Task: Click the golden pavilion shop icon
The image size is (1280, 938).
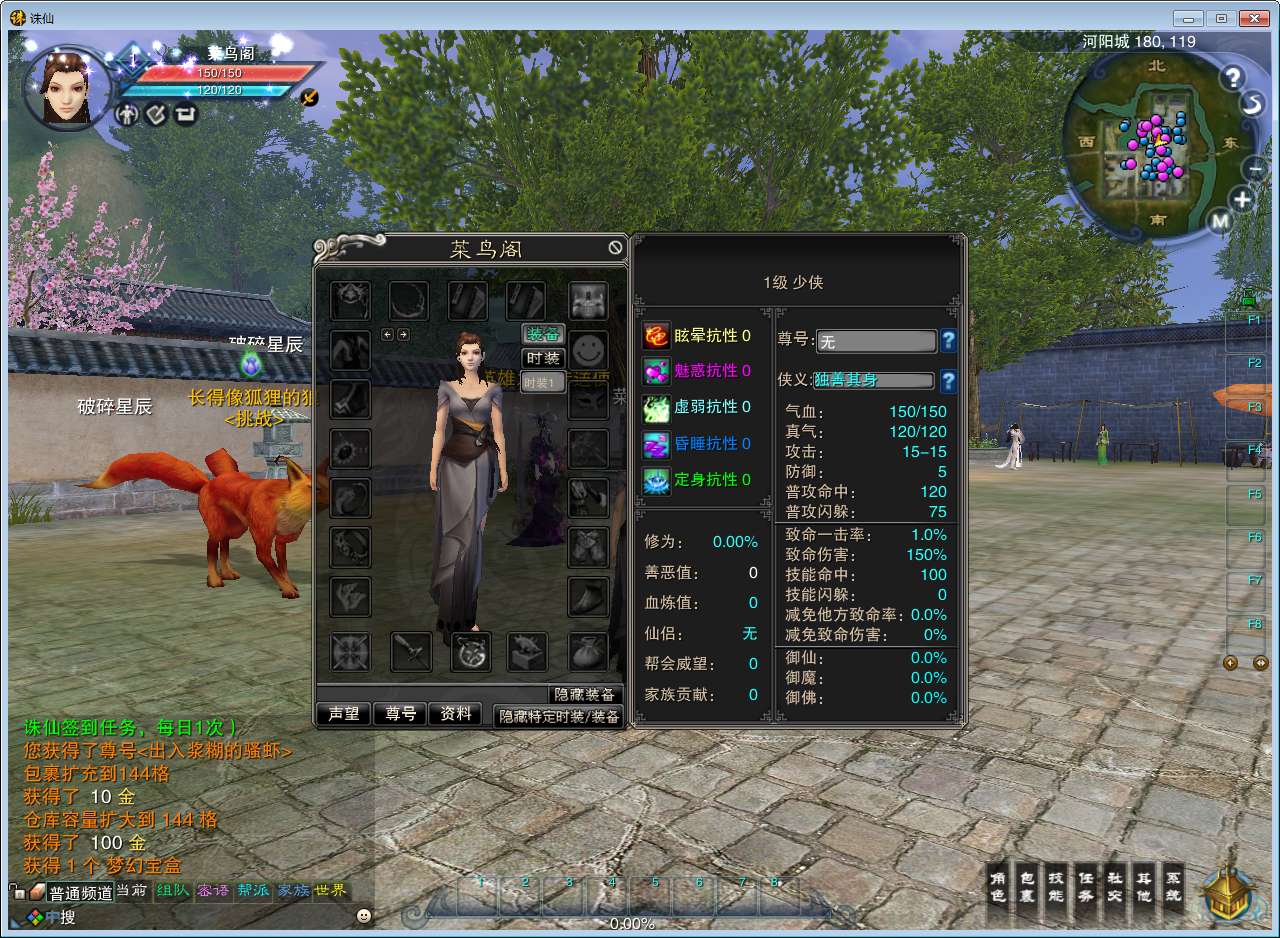Action: pos(1229,893)
